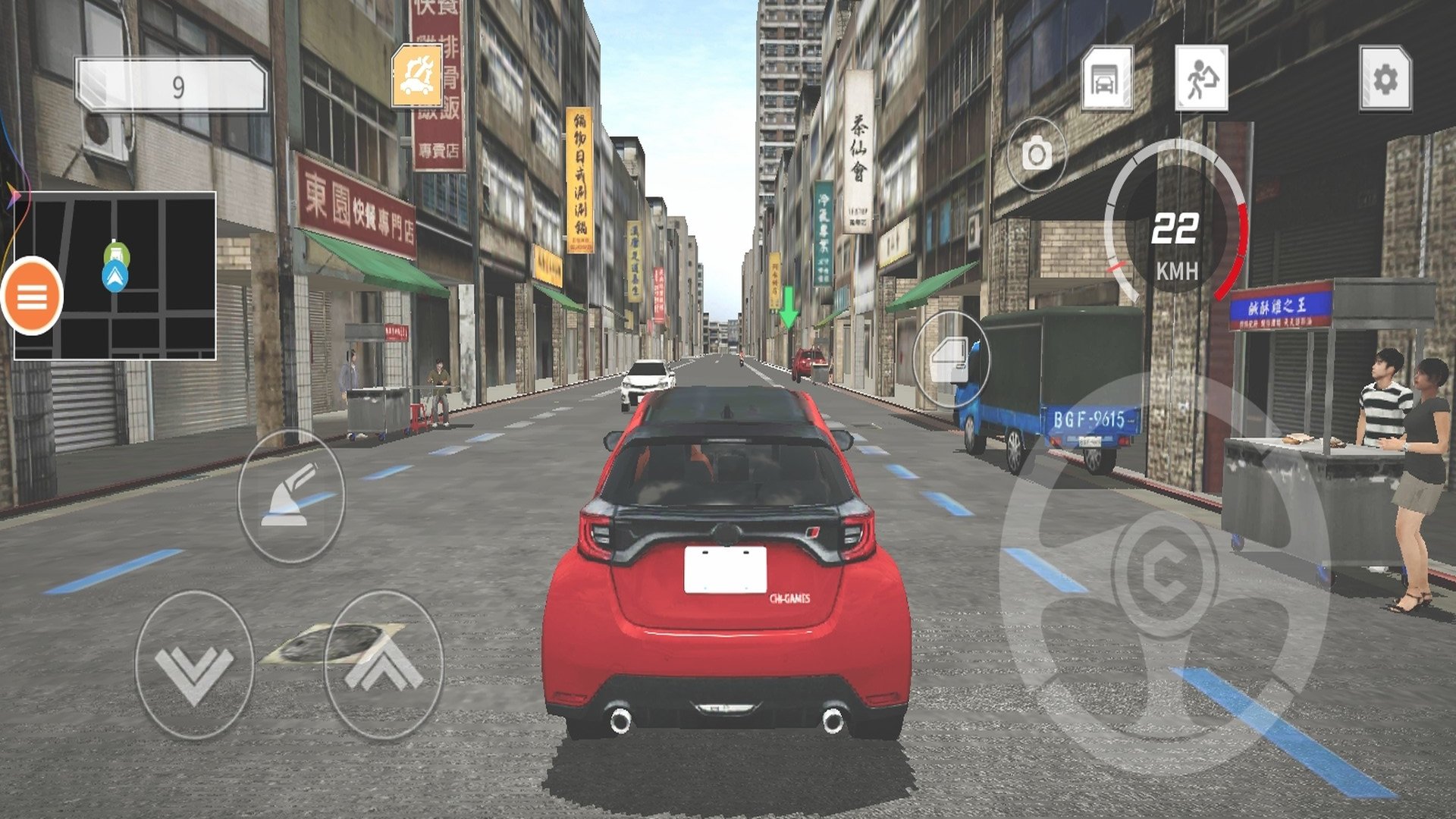This screenshot has width=1456, height=819.
Task: Tap the brake down-arrow pedal
Action: [x=194, y=665]
